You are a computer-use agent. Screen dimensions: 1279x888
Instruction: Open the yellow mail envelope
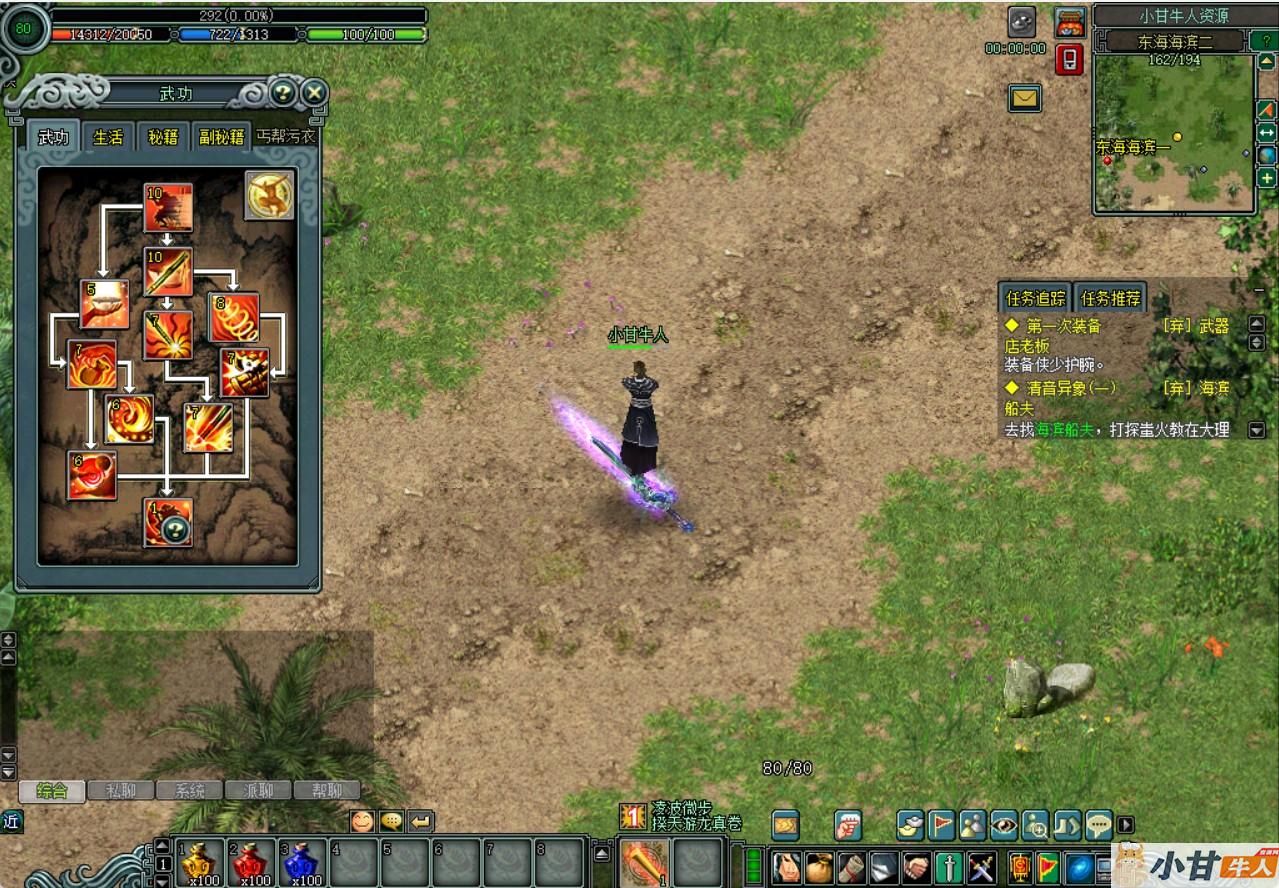(x=1025, y=98)
